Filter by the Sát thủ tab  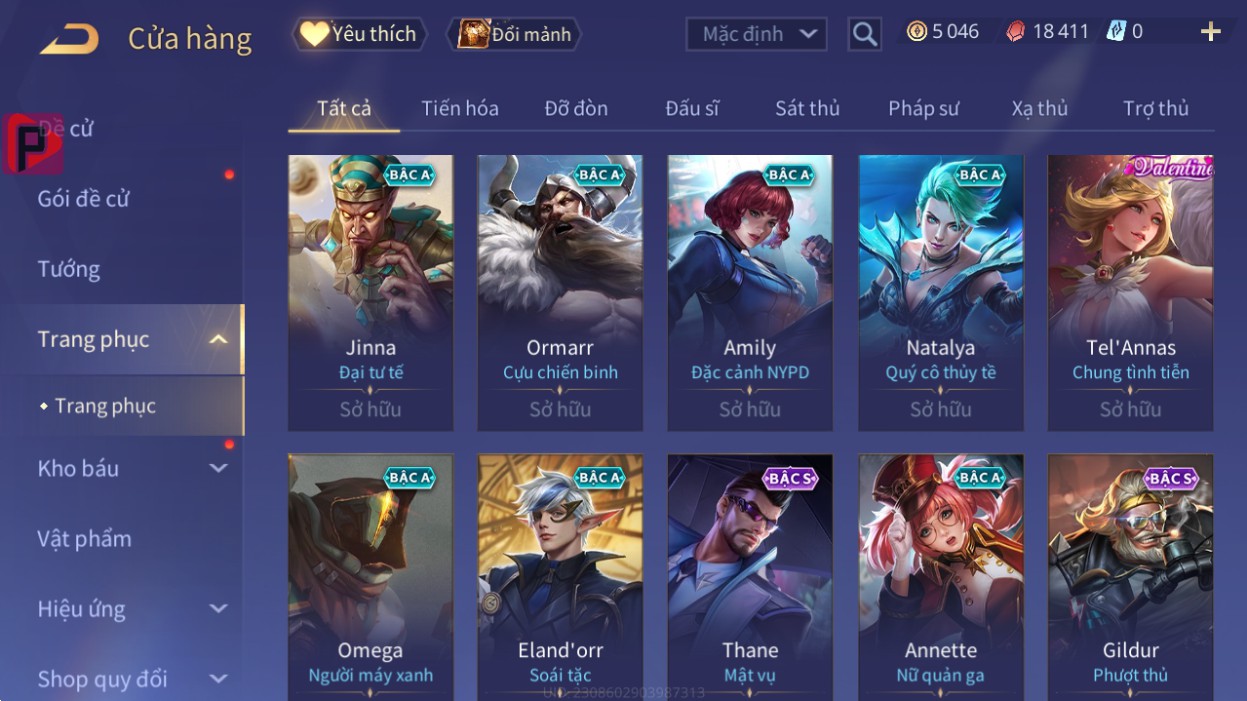coord(807,108)
